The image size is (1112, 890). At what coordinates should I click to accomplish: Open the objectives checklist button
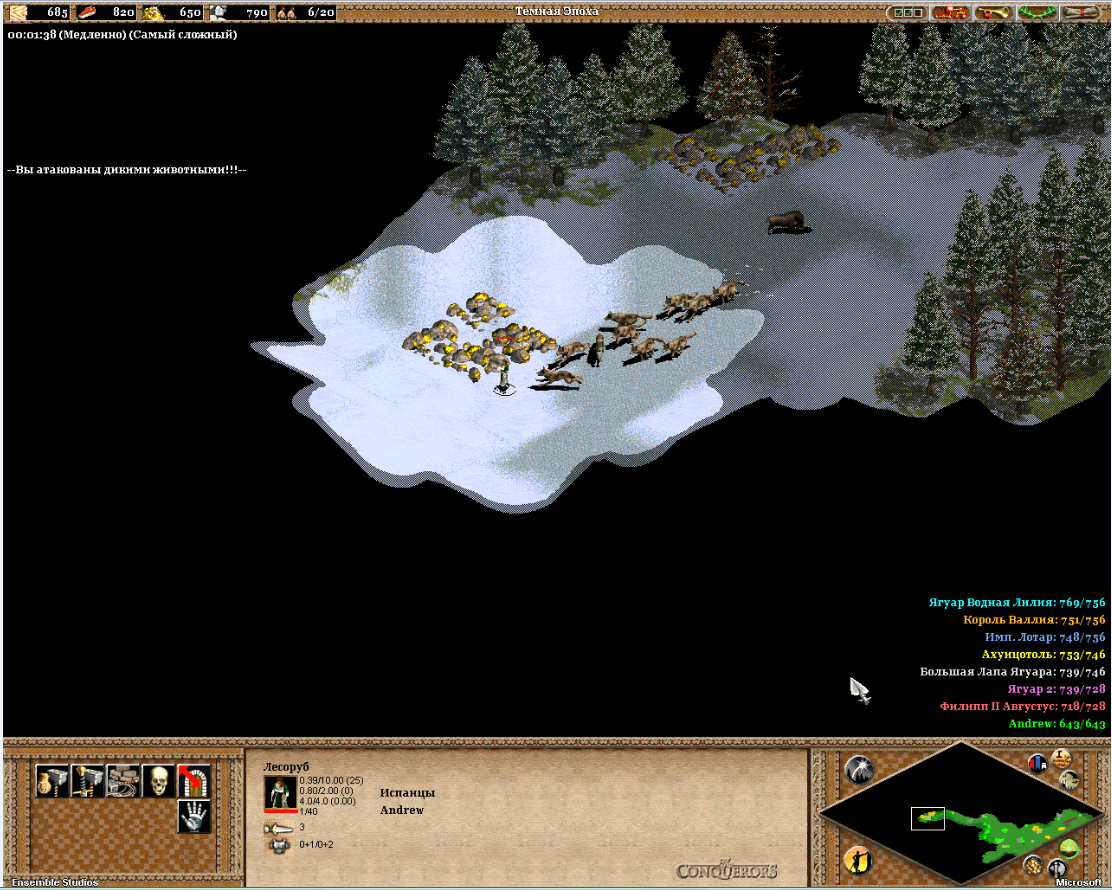(x=908, y=13)
